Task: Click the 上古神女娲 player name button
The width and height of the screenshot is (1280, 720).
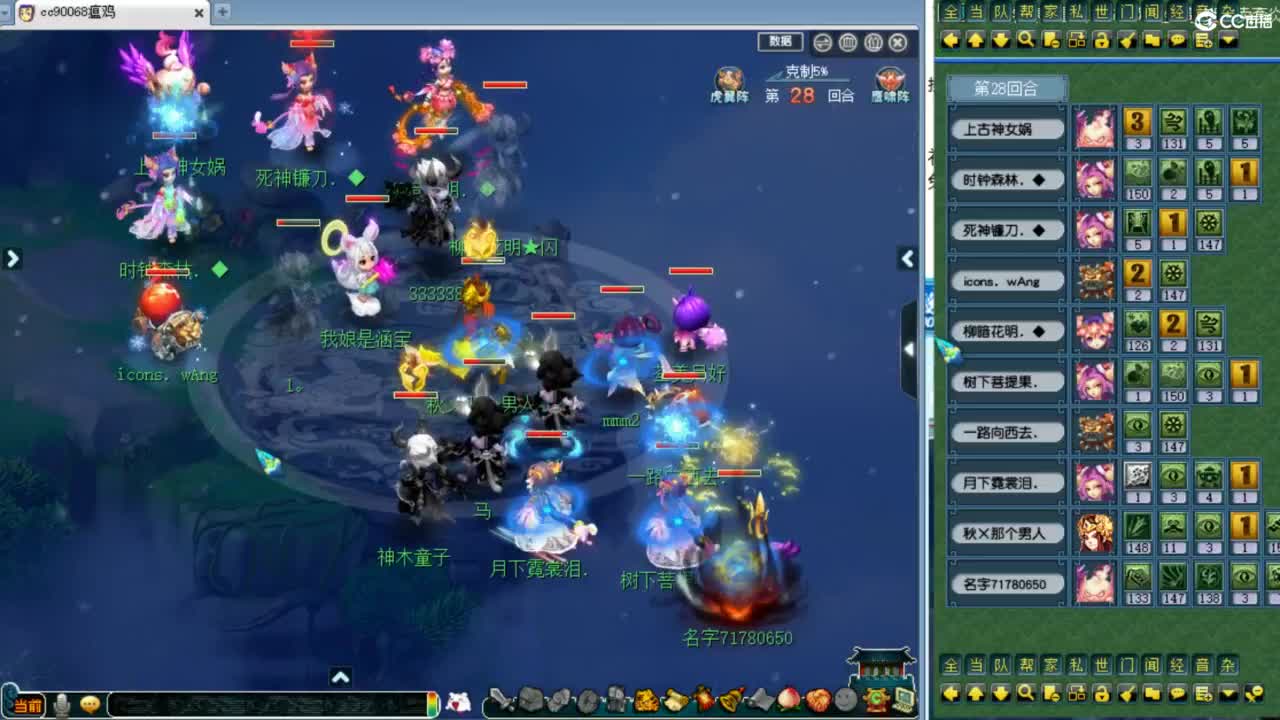Action: [x=1007, y=129]
